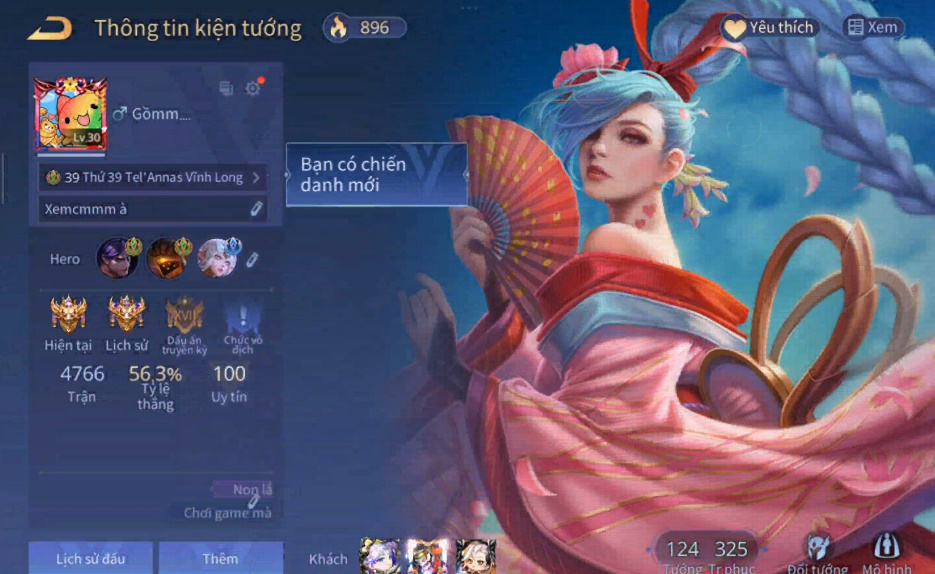
Task: Open the Xem view button
Action: point(872,28)
